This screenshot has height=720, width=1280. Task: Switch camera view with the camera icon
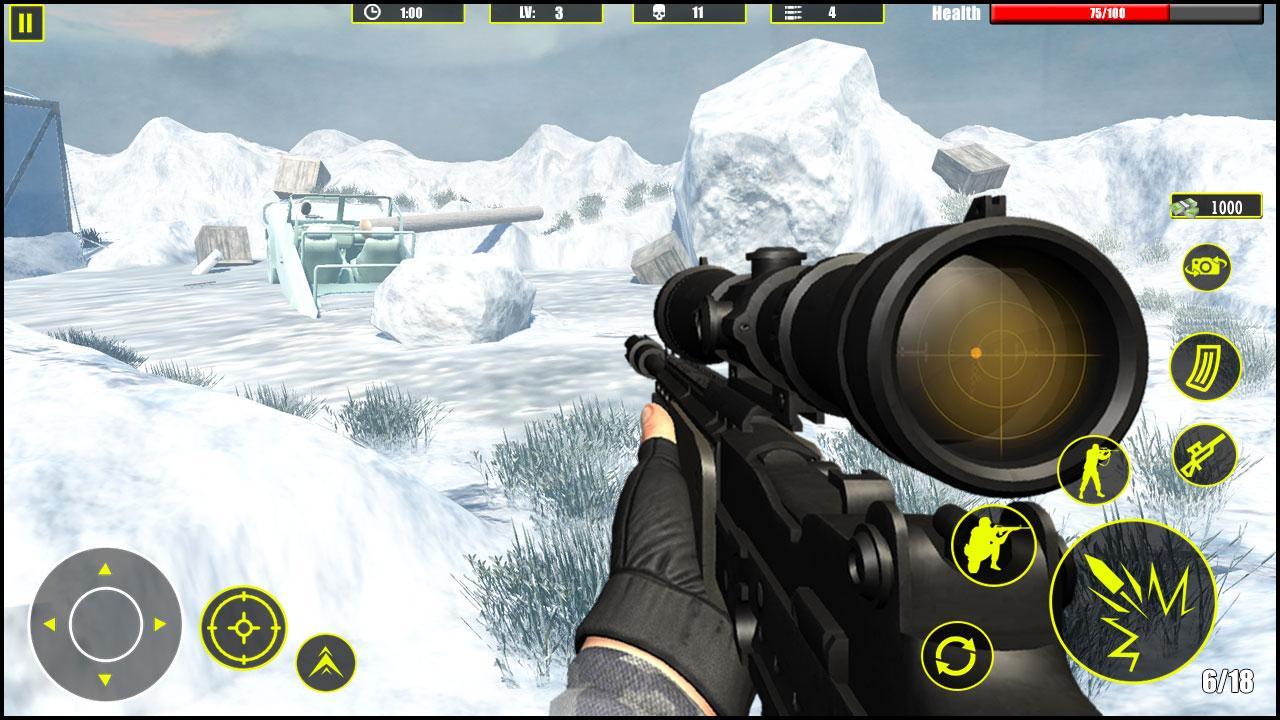pyautogui.click(x=1206, y=267)
